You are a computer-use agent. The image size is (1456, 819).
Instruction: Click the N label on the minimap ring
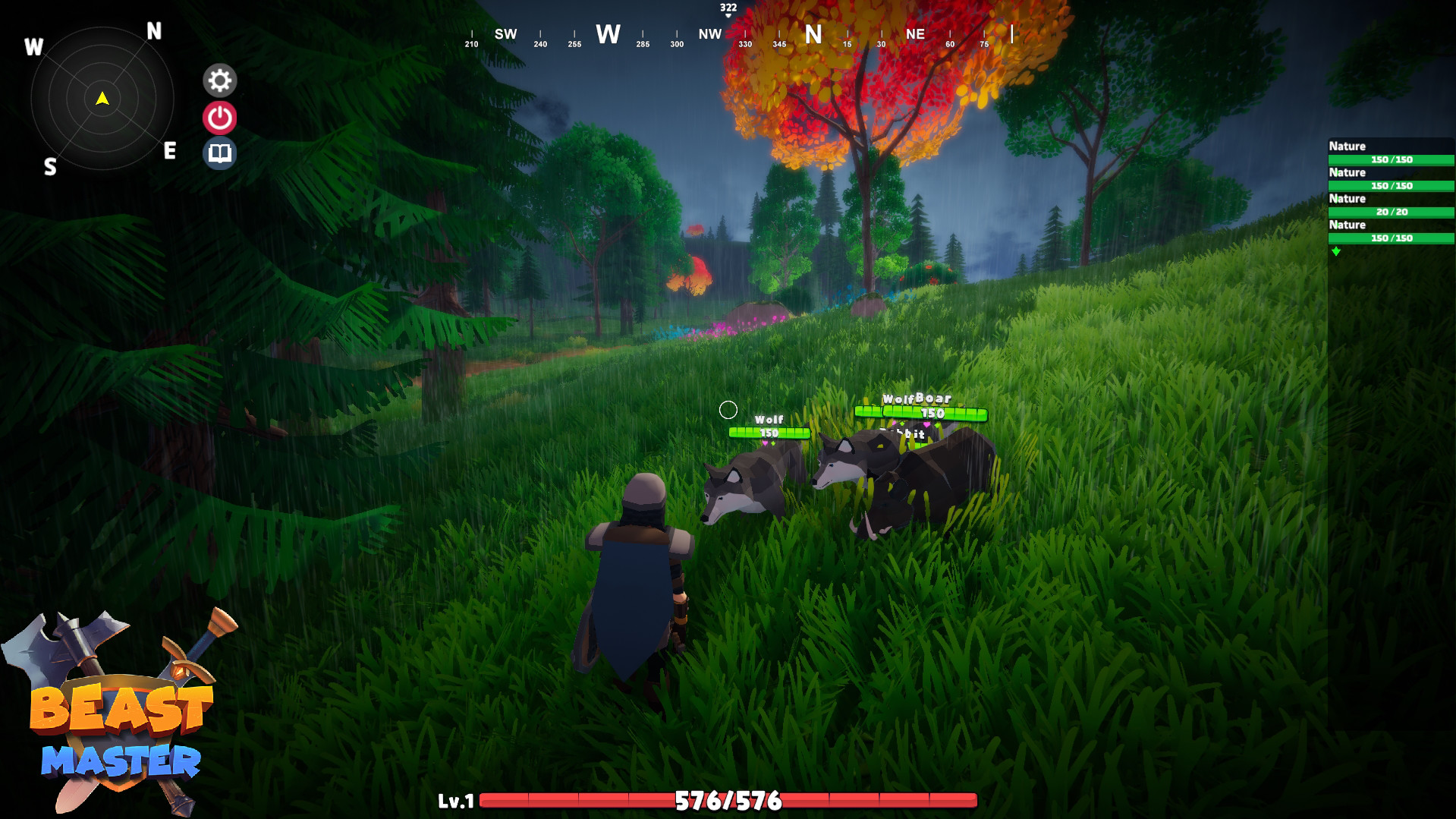pos(154,30)
